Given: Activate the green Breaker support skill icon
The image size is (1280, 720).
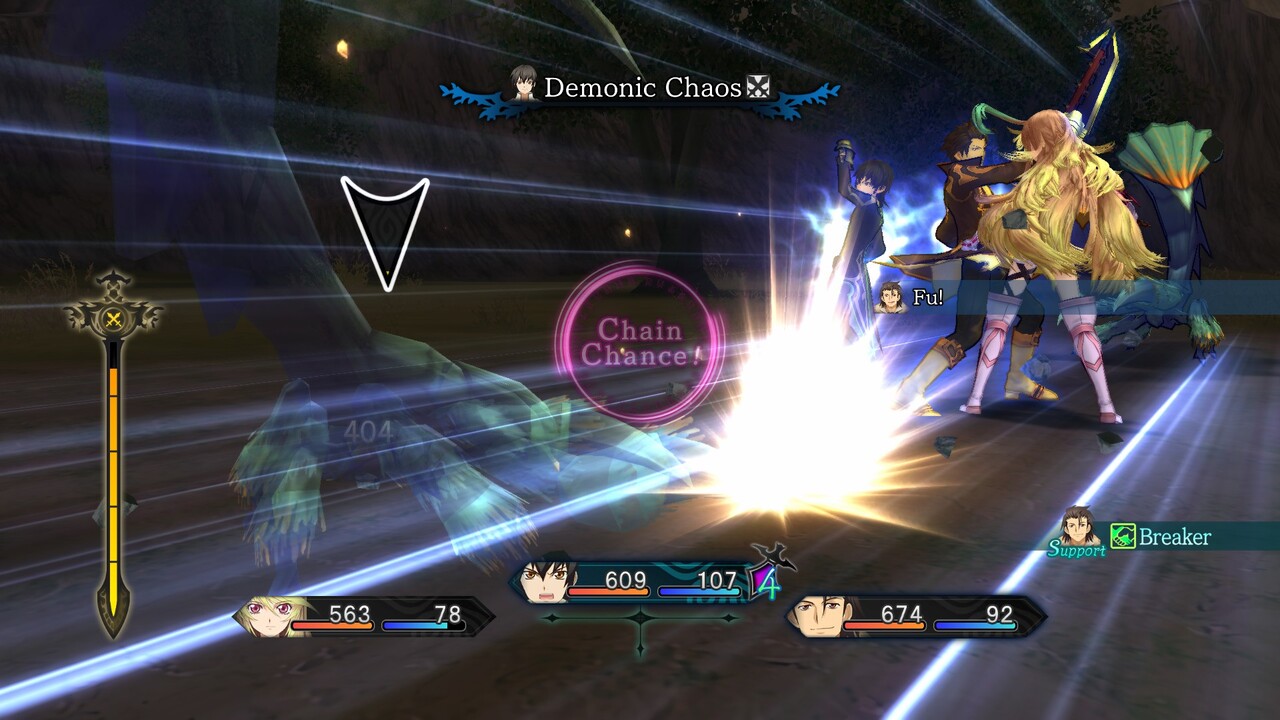Looking at the screenshot, I should coord(1123,537).
